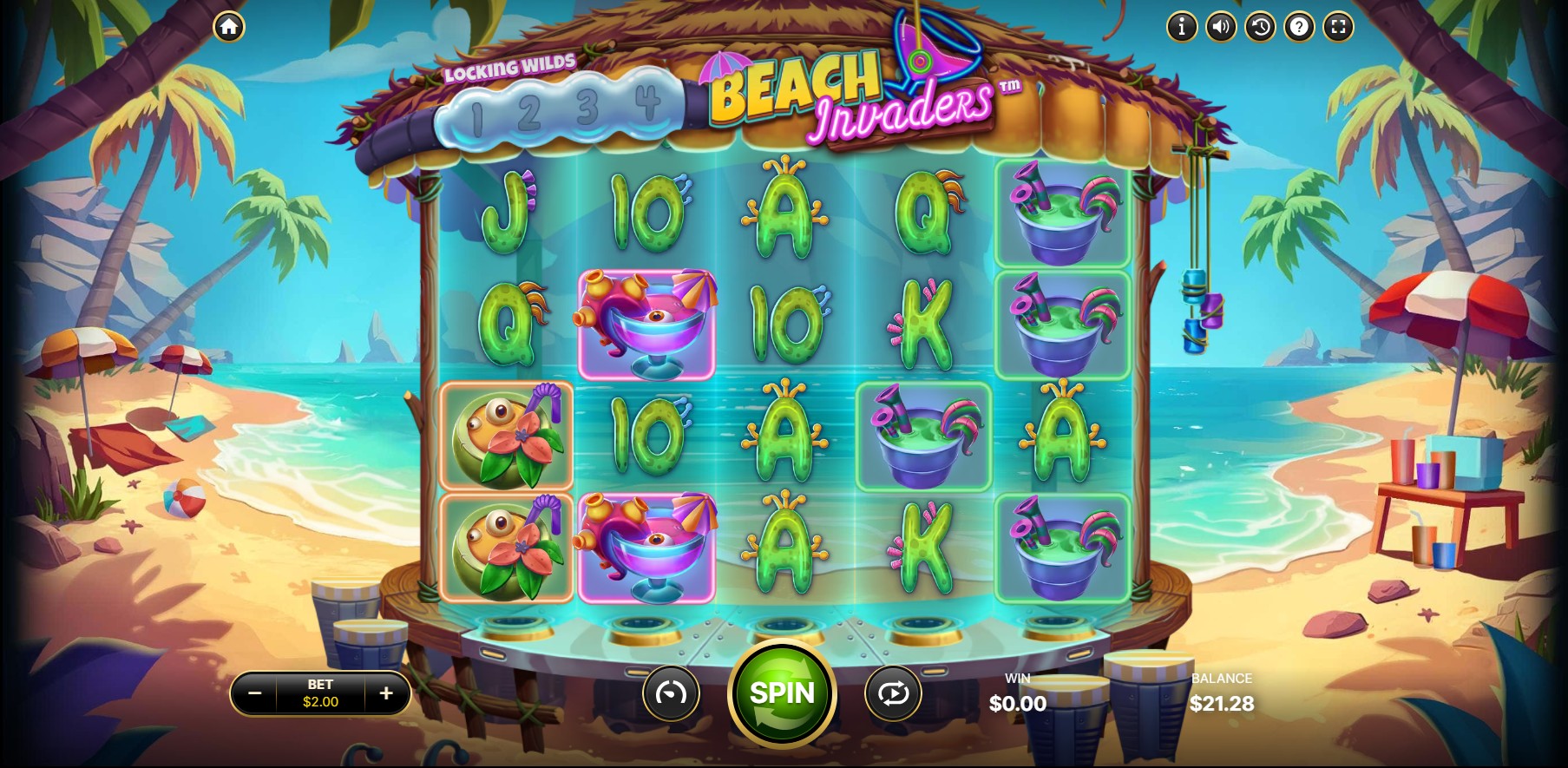Open the help menu
Viewport: 1568px width, 768px height.
1299,27
